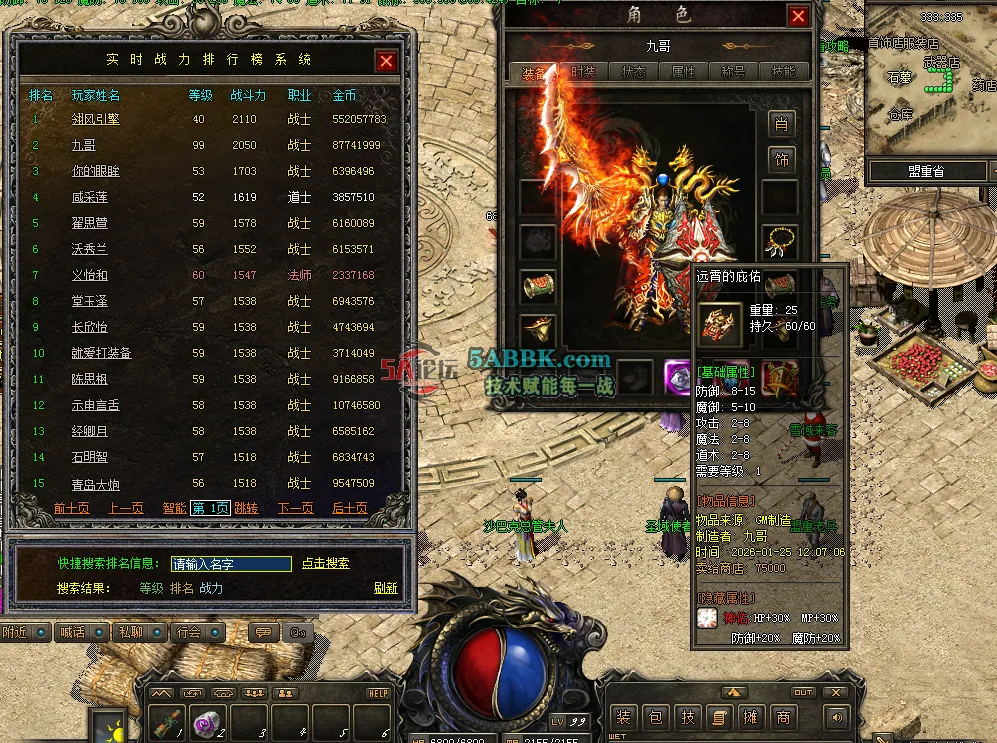The width and height of the screenshot is (997, 743).
Task: Toggle sound with the speaker button
Action: (x=835, y=717)
